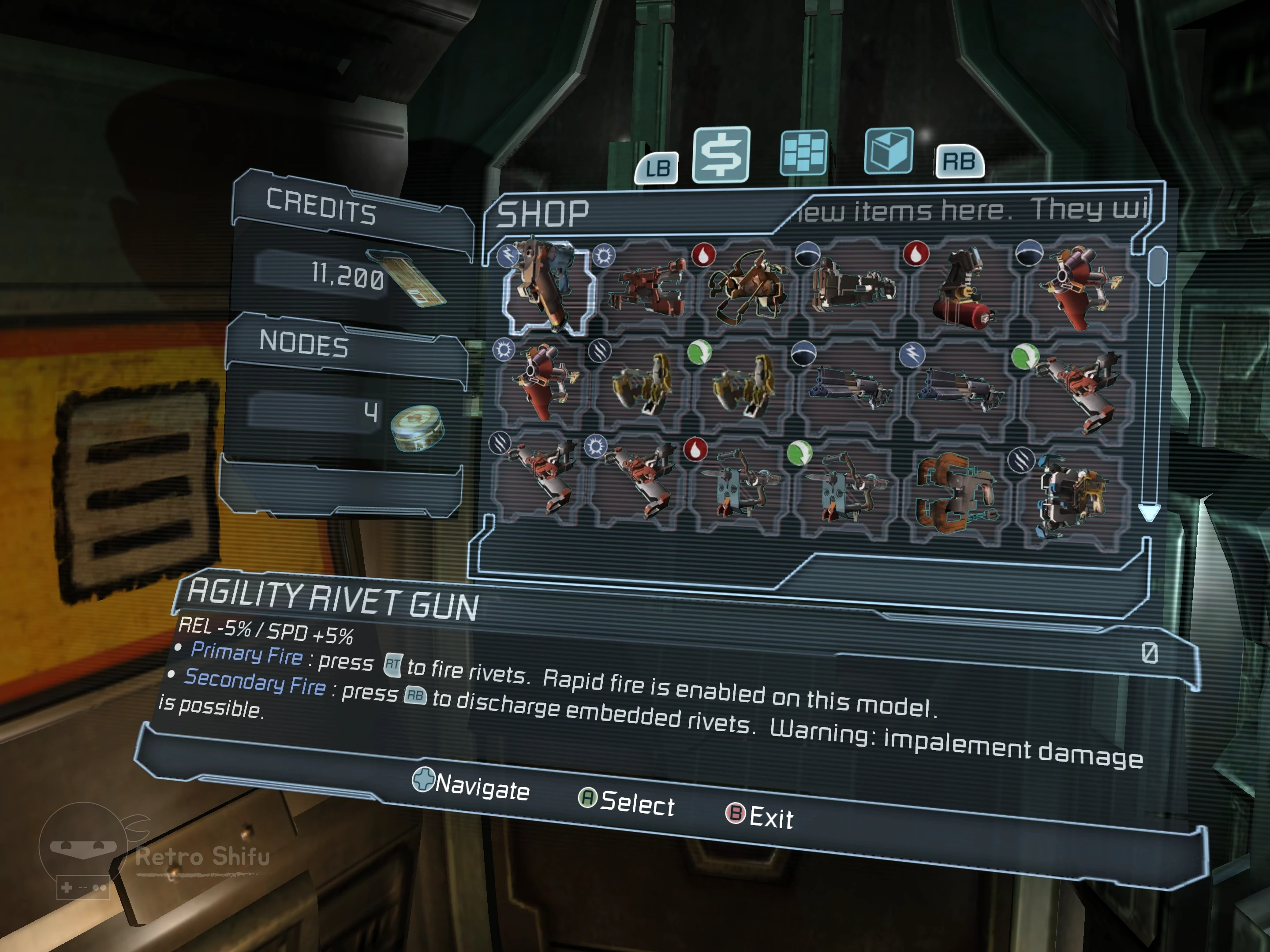Open the dollar-sign shop tab
1270x952 pixels.
tap(721, 154)
